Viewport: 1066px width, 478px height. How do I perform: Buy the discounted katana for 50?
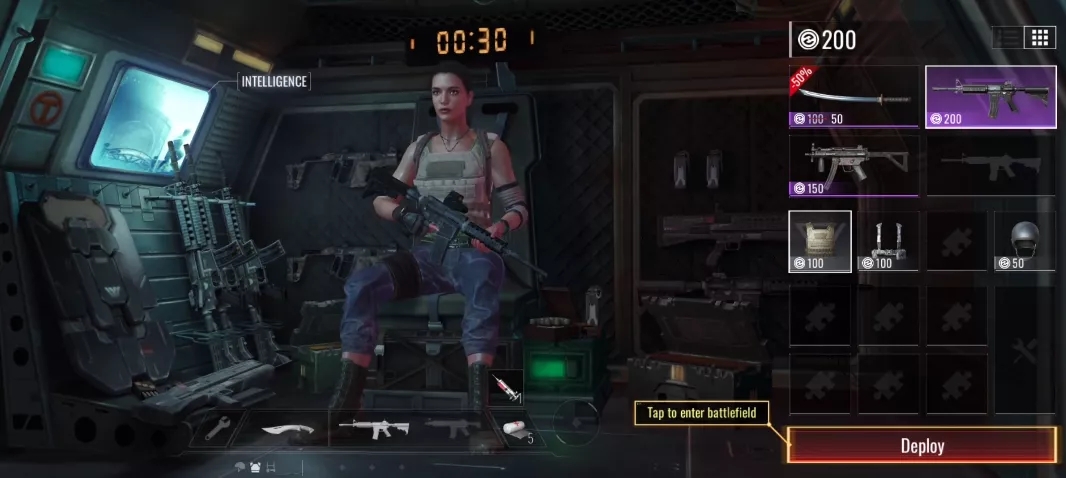[853, 97]
